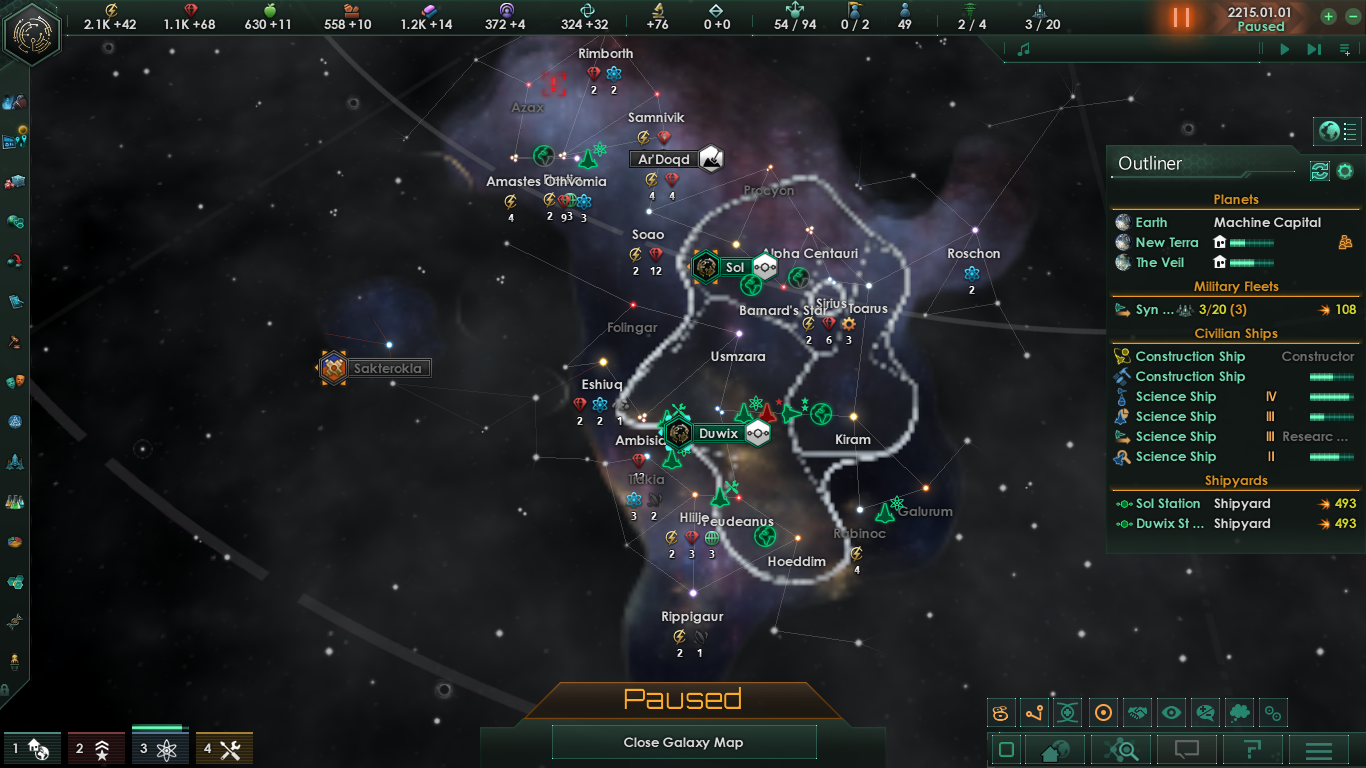Screen dimensions: 1366x768
Task: Click New Terra's population progress bar
Action: (1252, 242)
